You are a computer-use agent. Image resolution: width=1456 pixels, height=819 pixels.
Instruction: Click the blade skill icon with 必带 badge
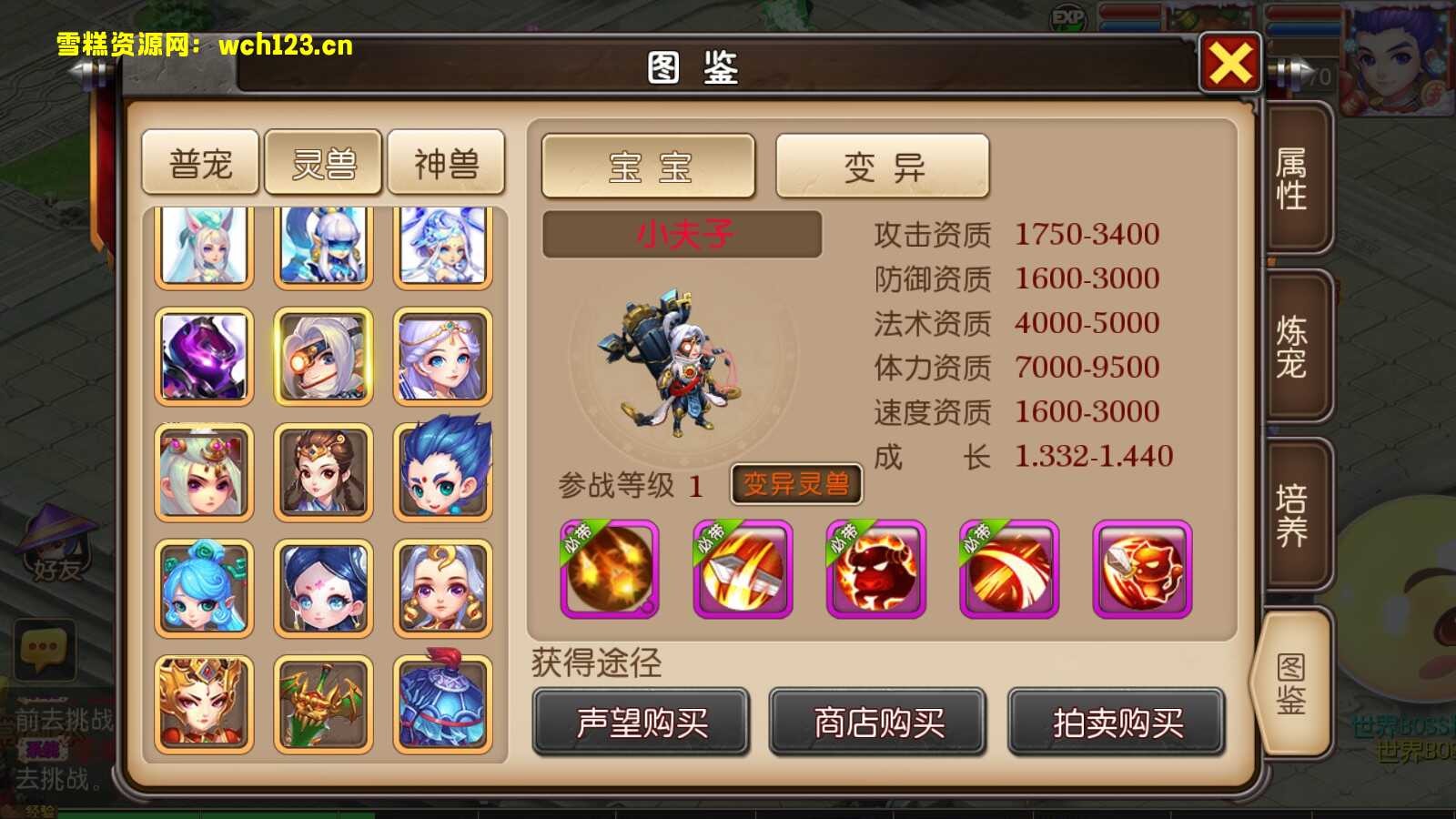click(x=742, y=569)
